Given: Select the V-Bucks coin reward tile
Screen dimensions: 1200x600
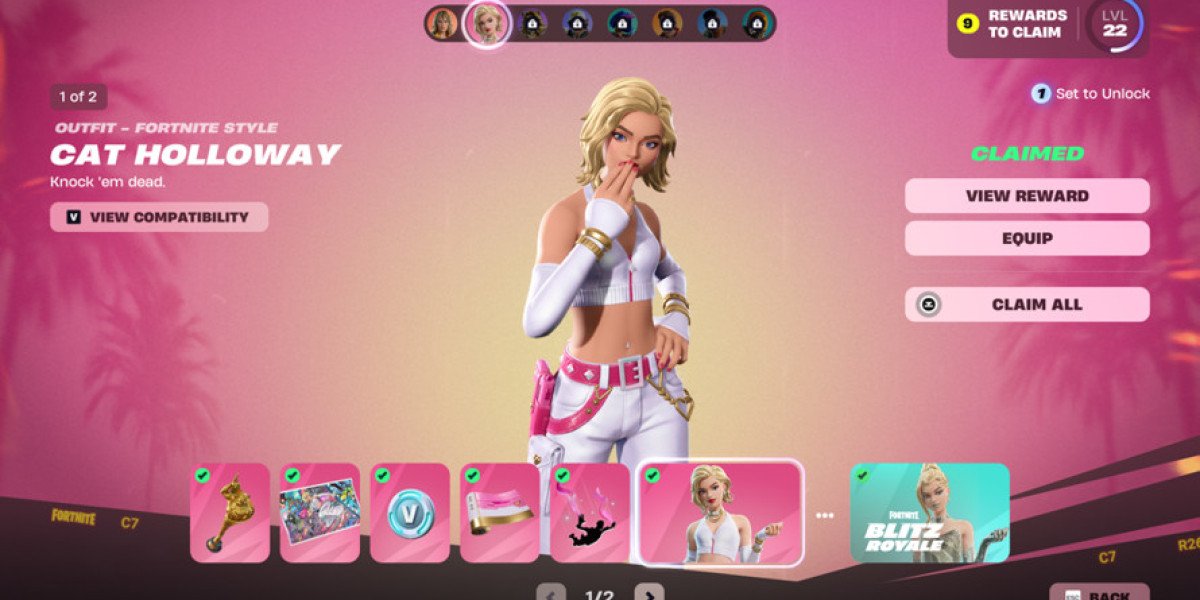Looking at the screenshot, I should point(410,512).
